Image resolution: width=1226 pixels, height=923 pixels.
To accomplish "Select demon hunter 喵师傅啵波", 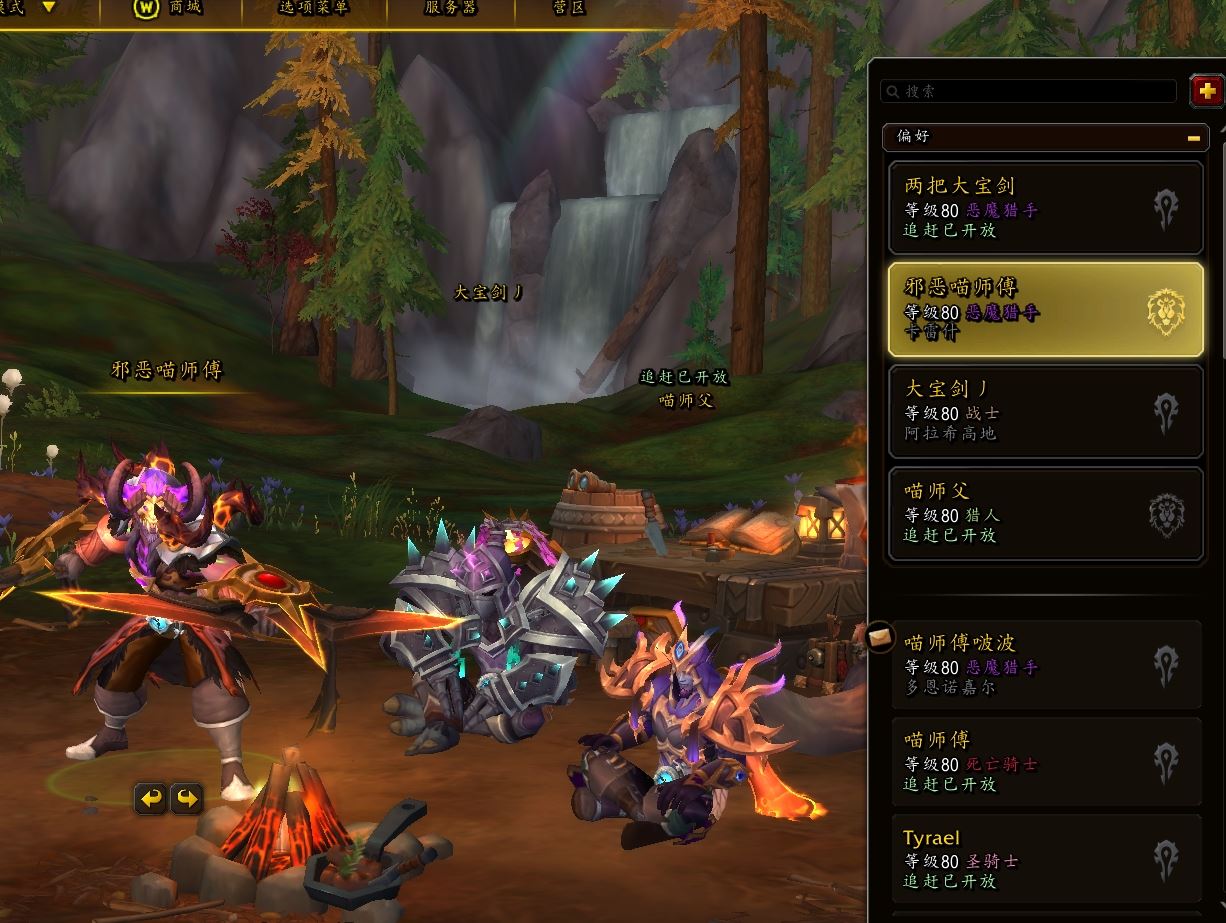I will point(1045,665).
